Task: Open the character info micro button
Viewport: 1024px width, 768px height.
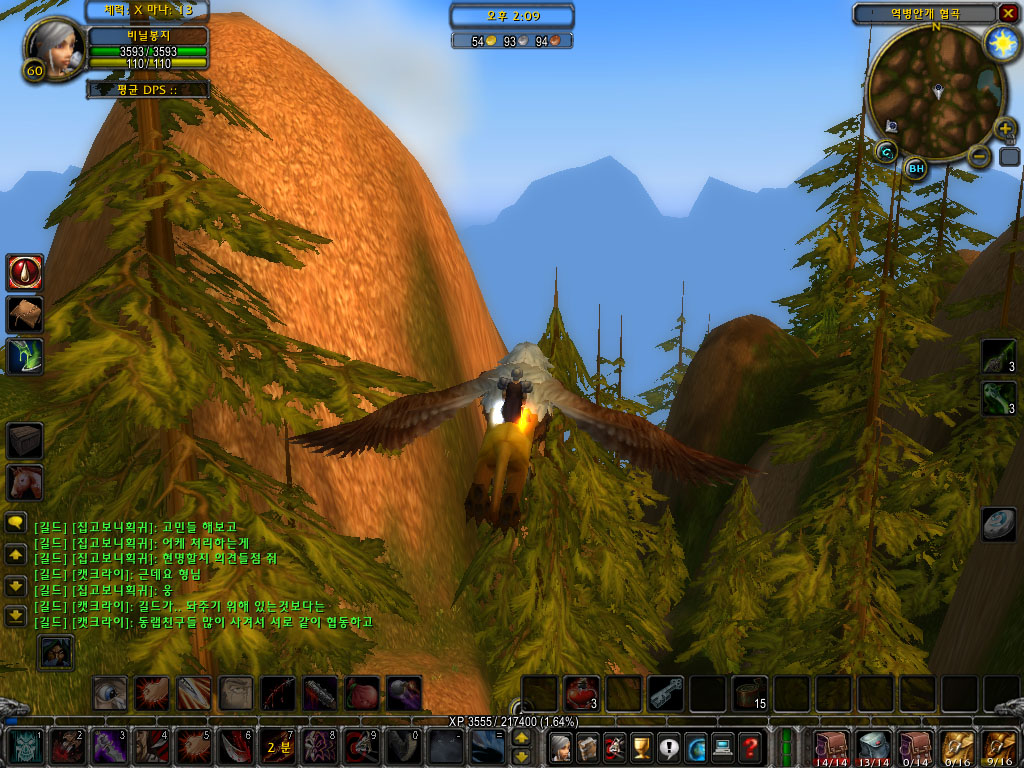Action: click(561, 746)
